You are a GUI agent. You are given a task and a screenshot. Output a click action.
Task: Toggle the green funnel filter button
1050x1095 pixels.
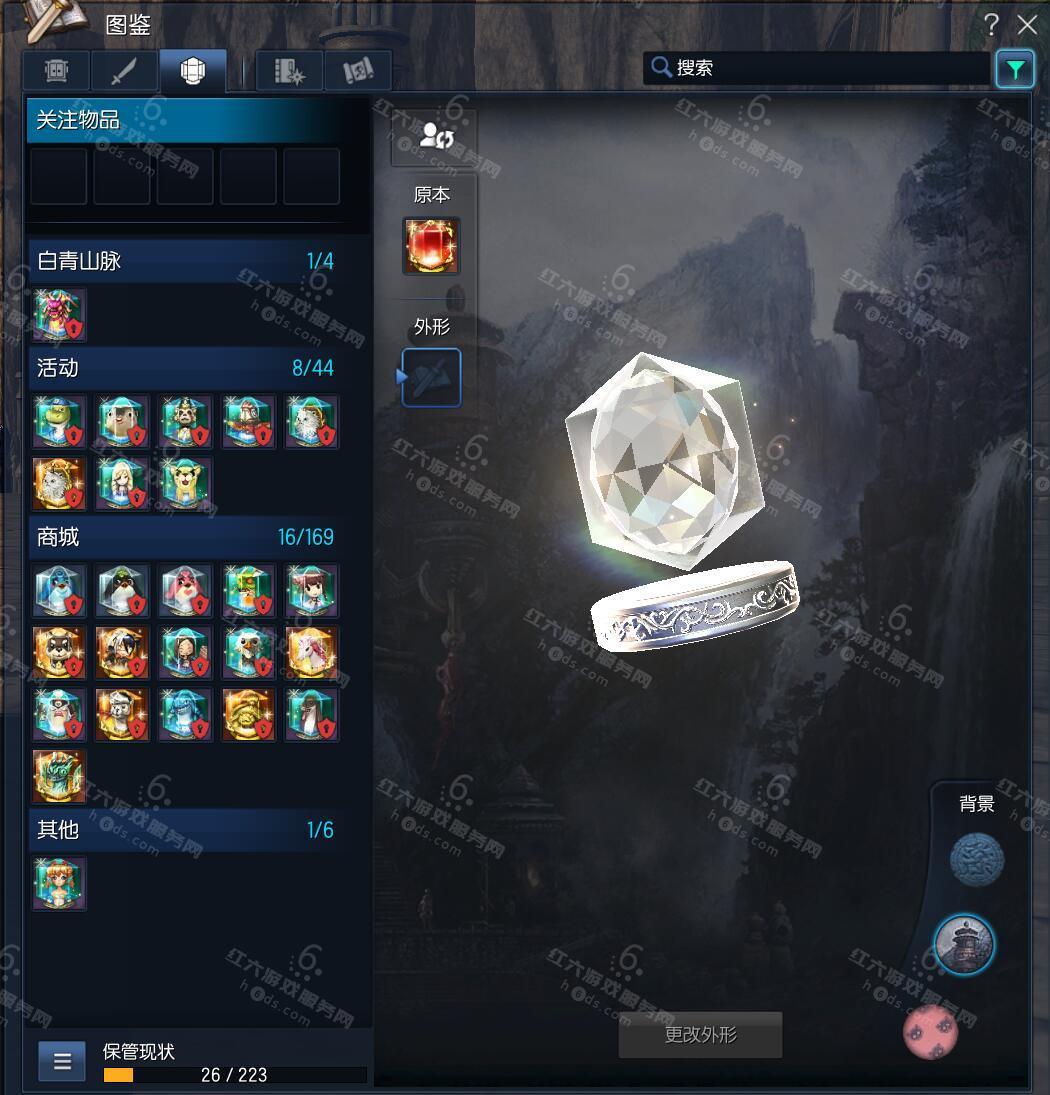click(x=1015, y=69)
